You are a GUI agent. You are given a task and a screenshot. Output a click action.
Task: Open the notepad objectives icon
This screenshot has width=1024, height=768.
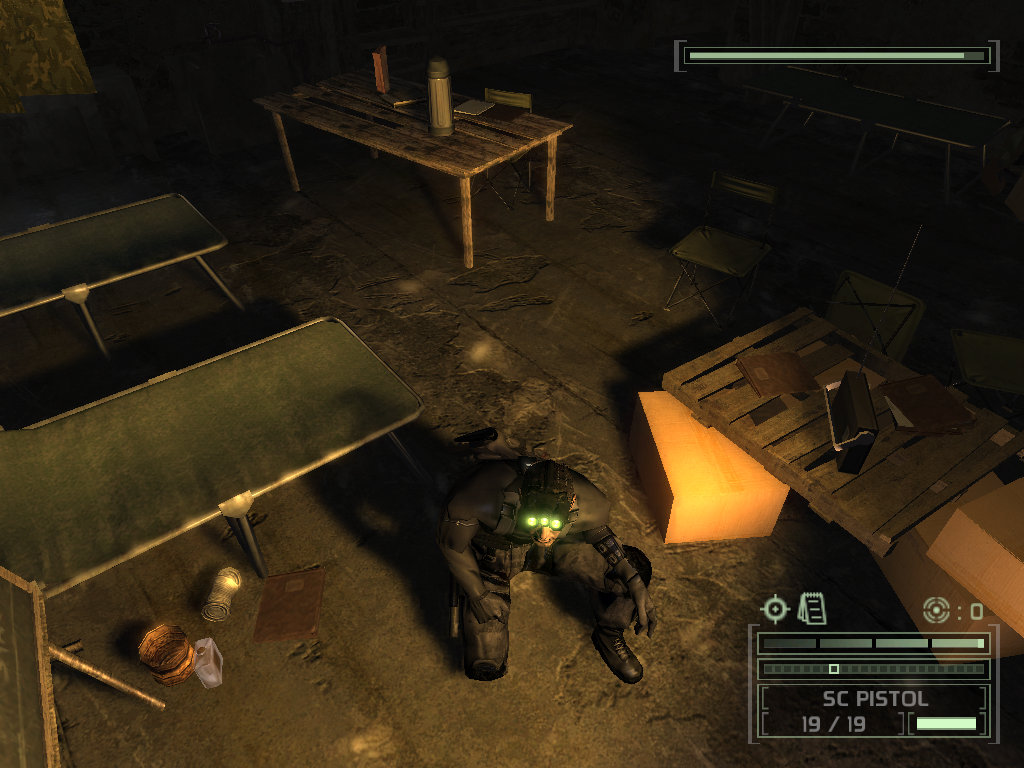812,607
